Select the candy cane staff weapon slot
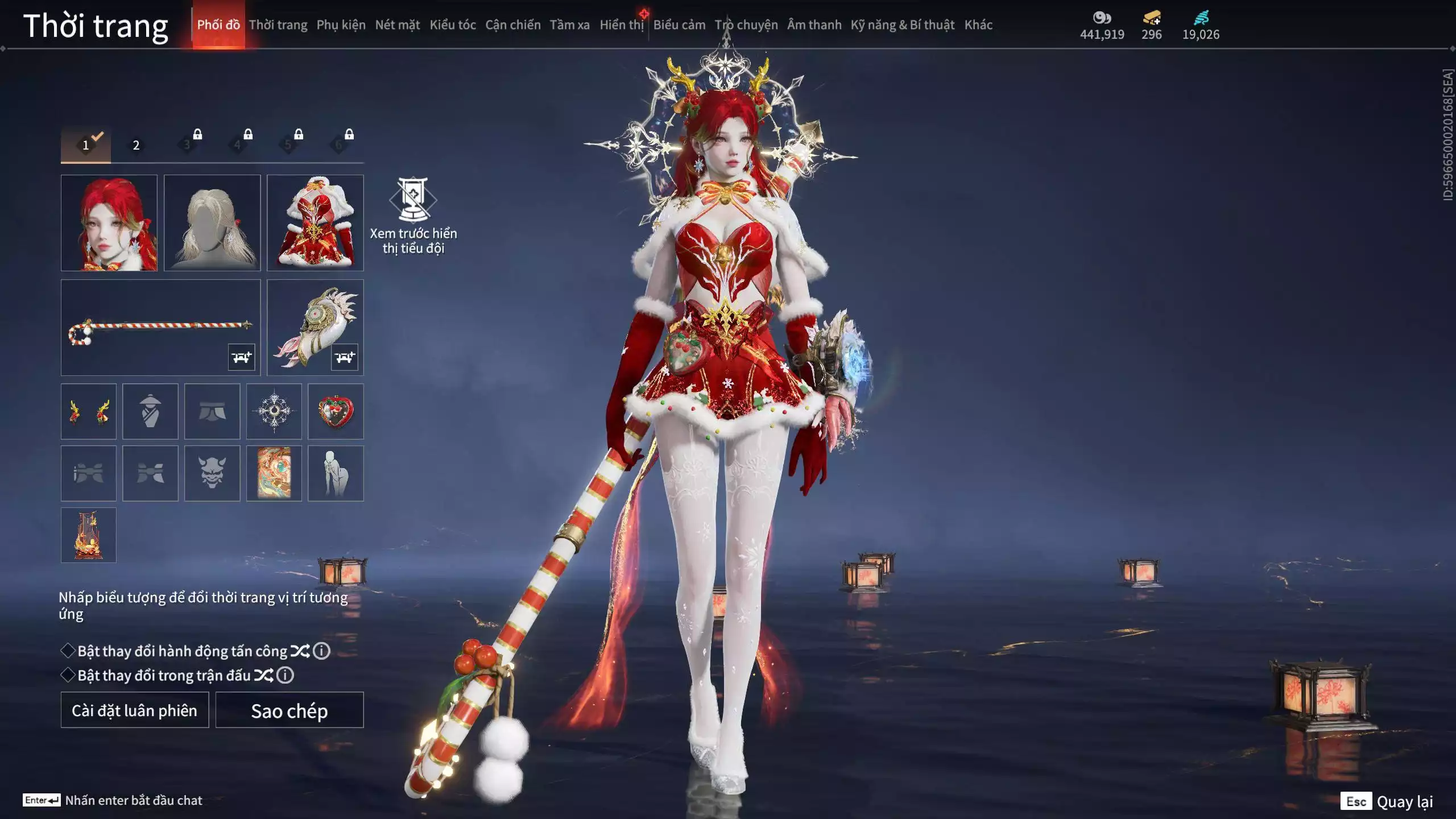Screen dimensions: 1456x819 (160, 327)
